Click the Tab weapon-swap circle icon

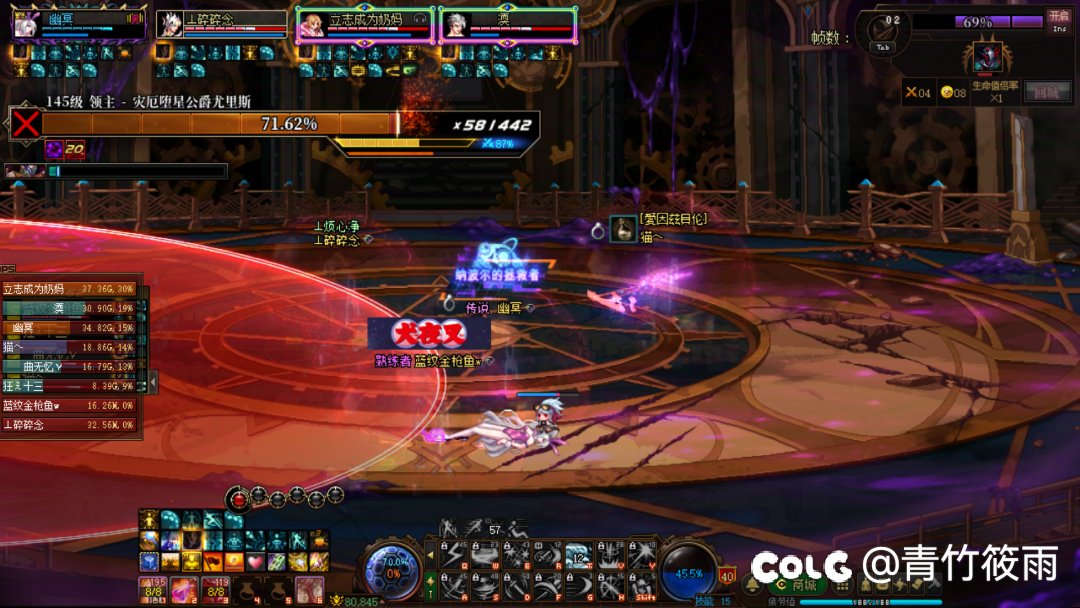click(882, 31)
